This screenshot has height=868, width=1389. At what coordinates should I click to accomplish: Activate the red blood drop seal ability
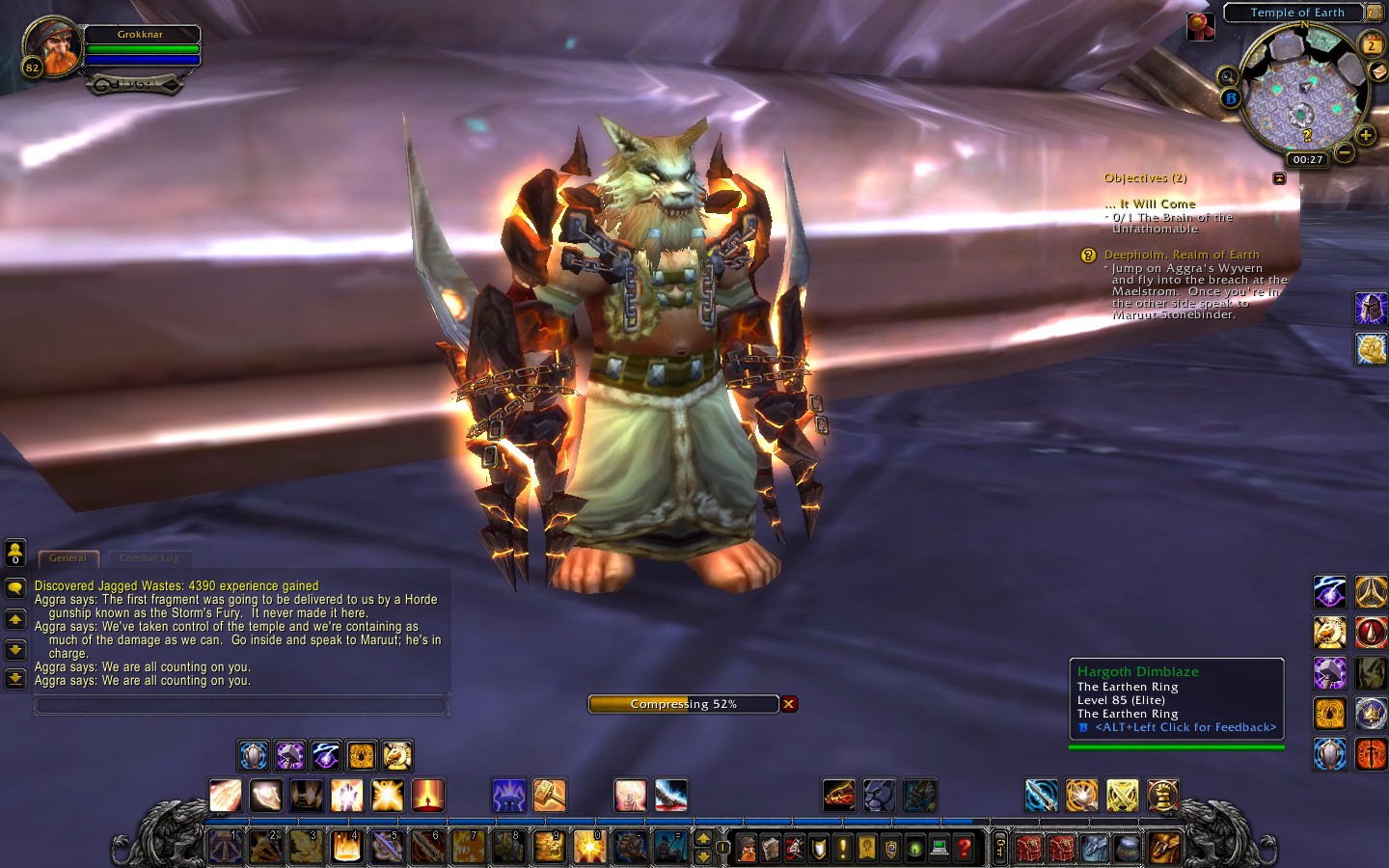(x=1371, y=633)
